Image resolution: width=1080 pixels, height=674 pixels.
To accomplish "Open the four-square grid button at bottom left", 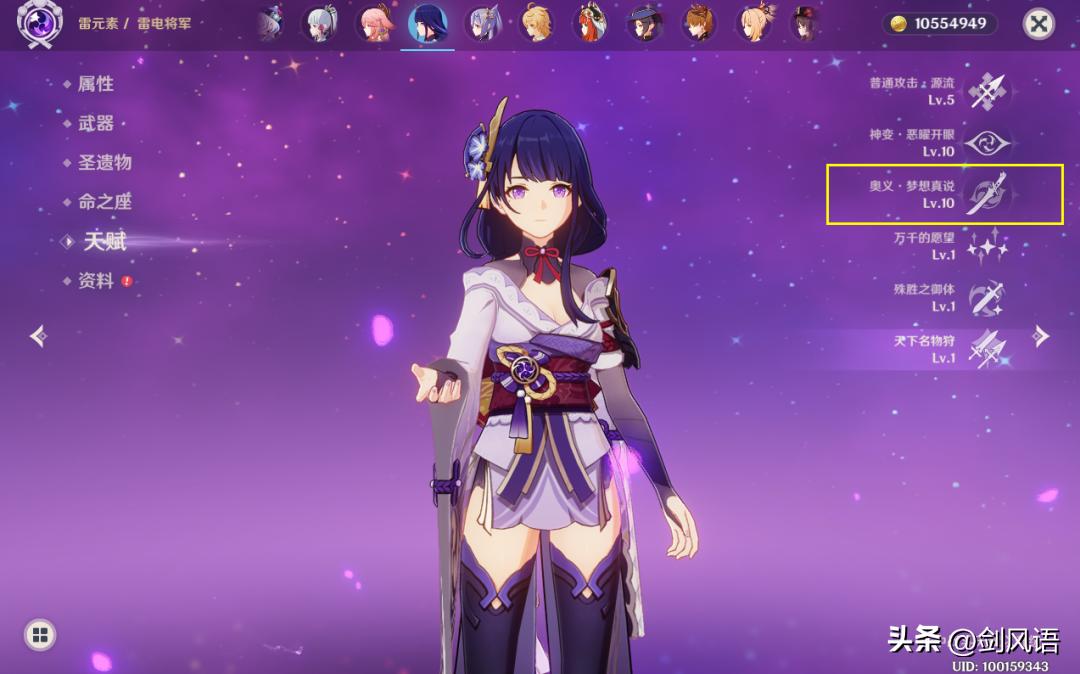I will click(40, 634).
